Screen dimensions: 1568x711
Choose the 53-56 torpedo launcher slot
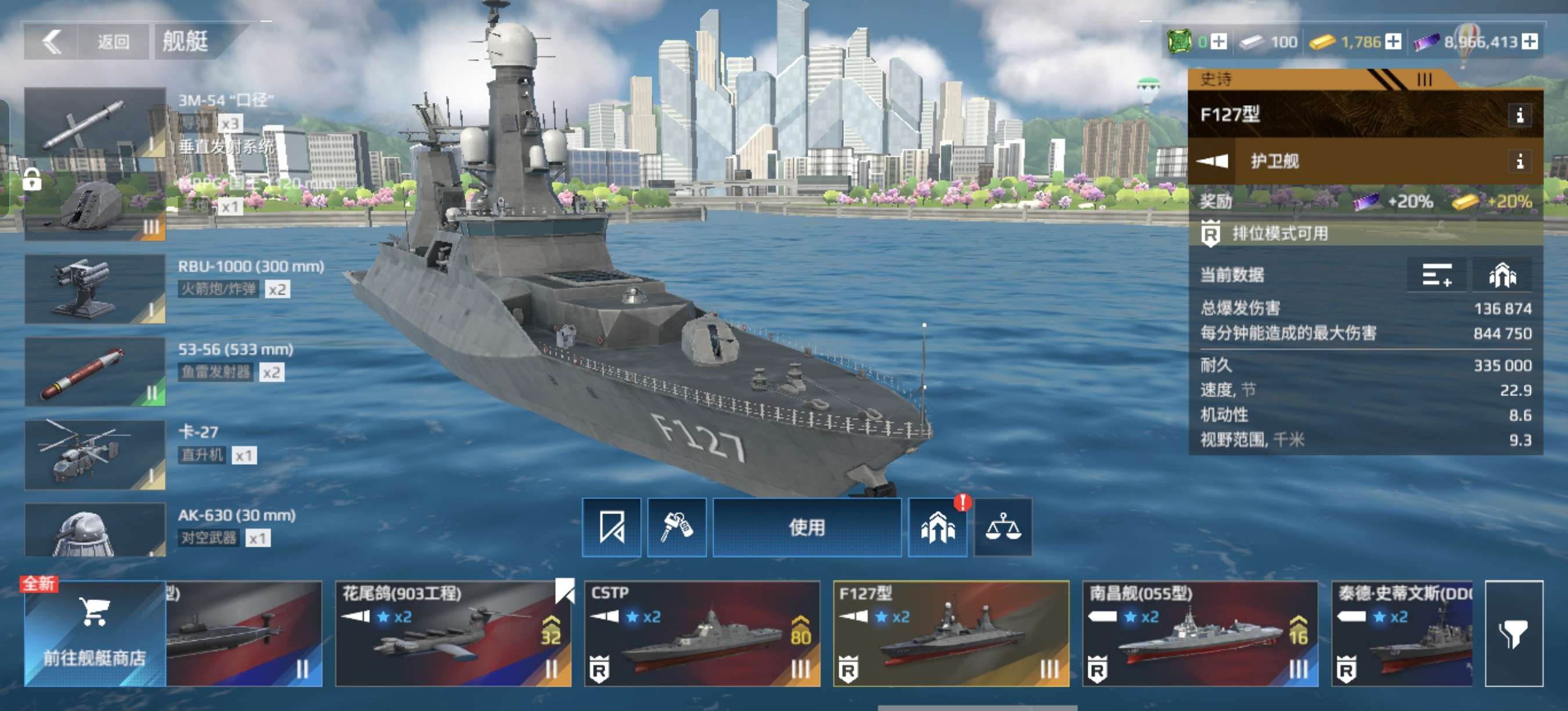coord(95,371)
